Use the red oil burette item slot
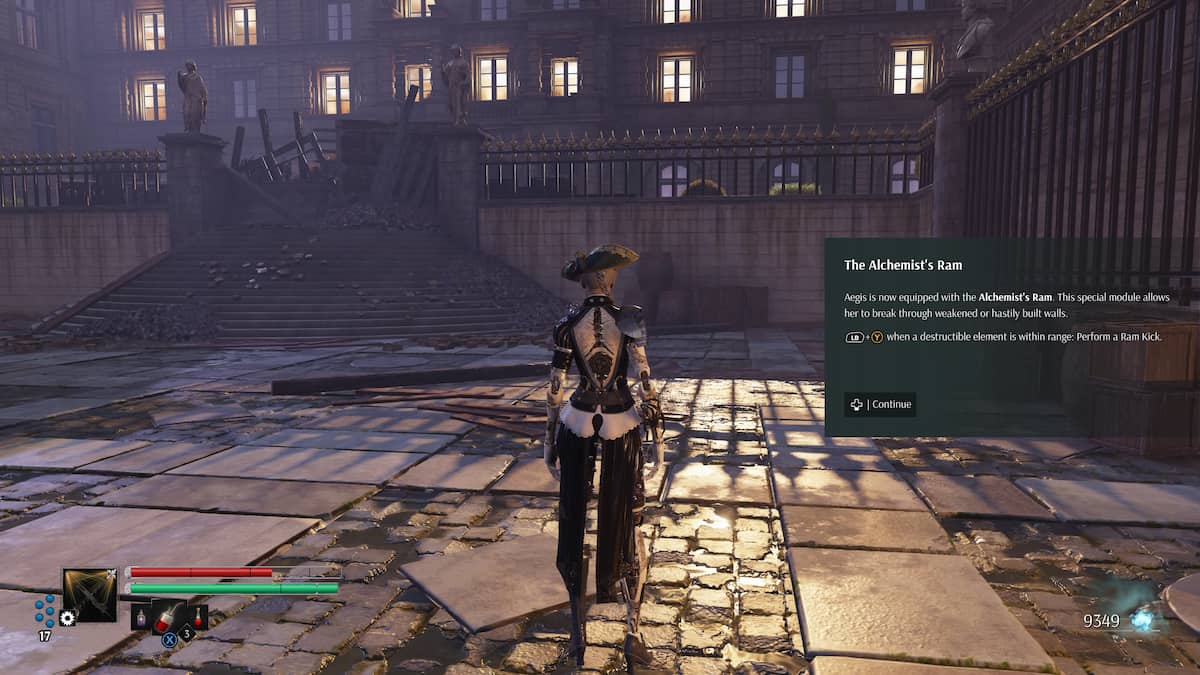The height and width of the screenshot is (675, 1200). pos(168,616)
